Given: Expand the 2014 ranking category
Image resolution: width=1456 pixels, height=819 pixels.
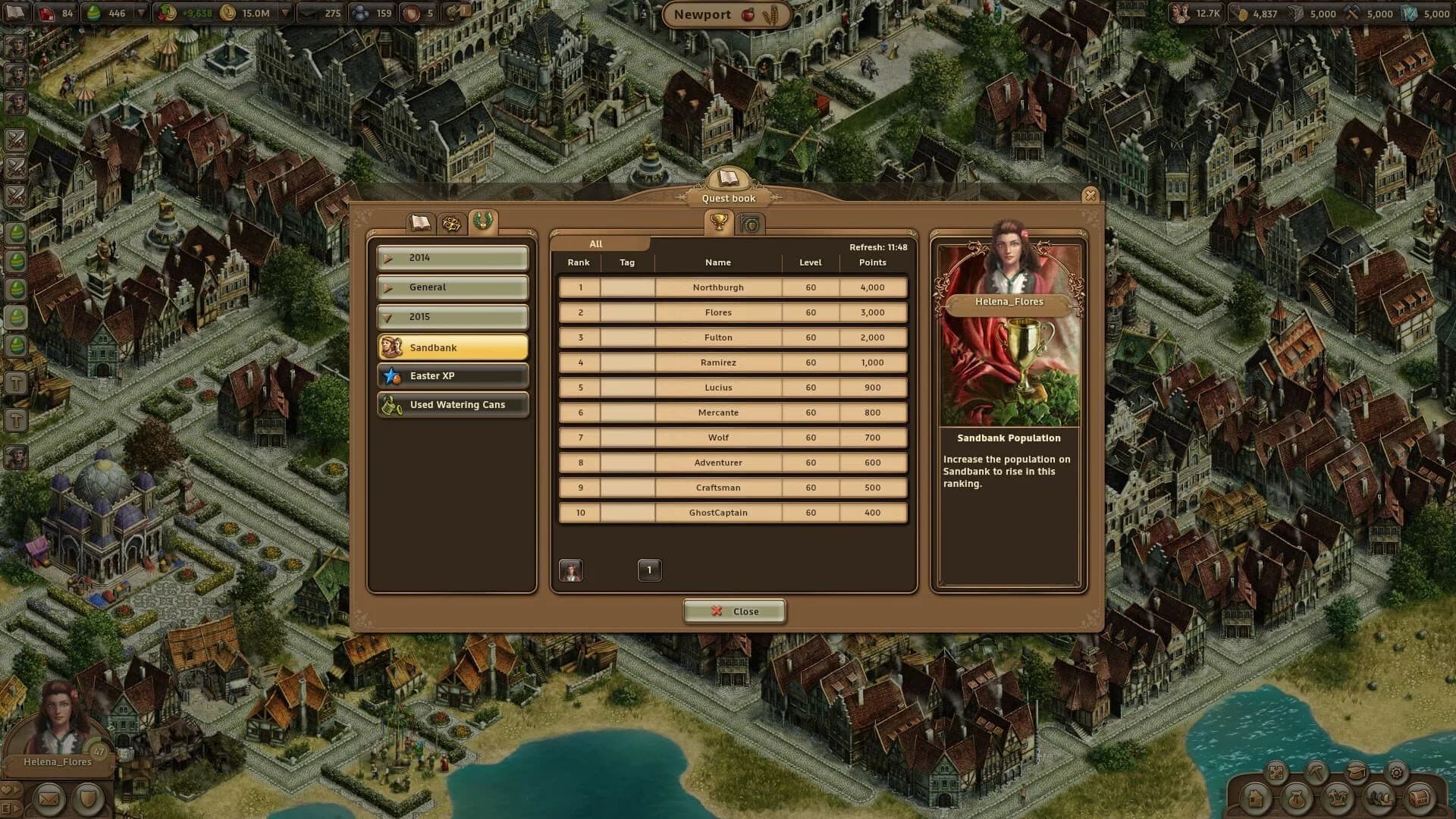Looking at the screenshot, I should coord(452,257).
